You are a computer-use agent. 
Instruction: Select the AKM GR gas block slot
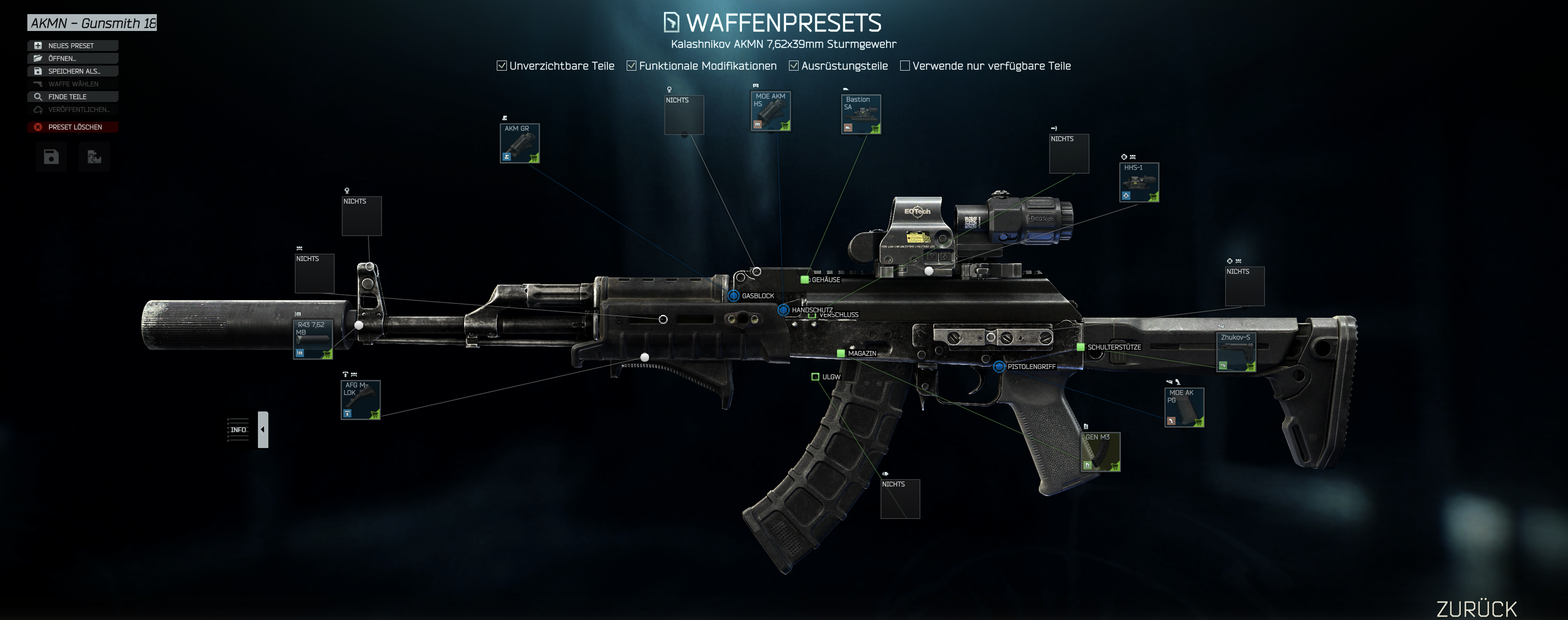tap(520, 143)
